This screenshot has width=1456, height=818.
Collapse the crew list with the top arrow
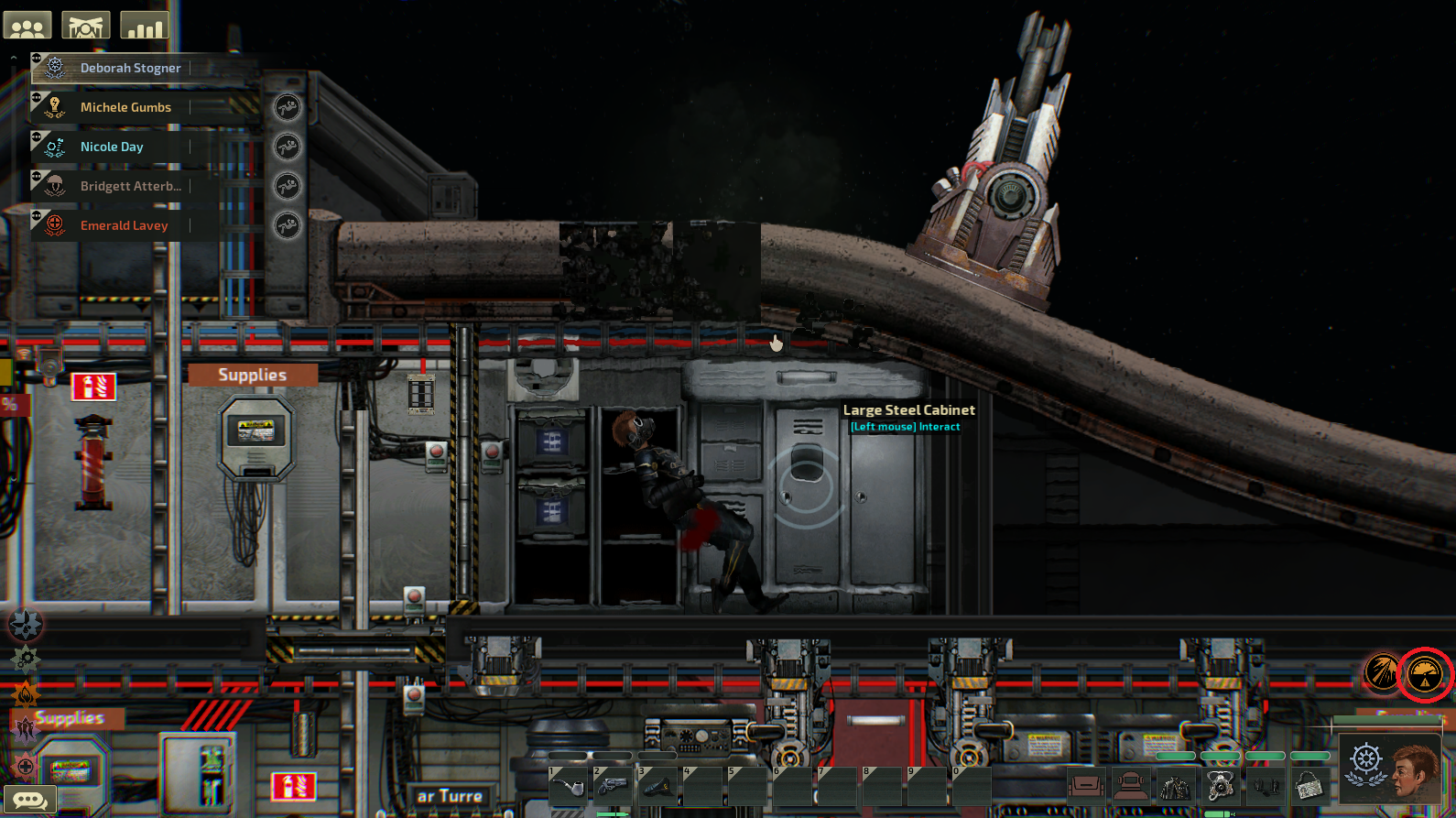(14, 58)
